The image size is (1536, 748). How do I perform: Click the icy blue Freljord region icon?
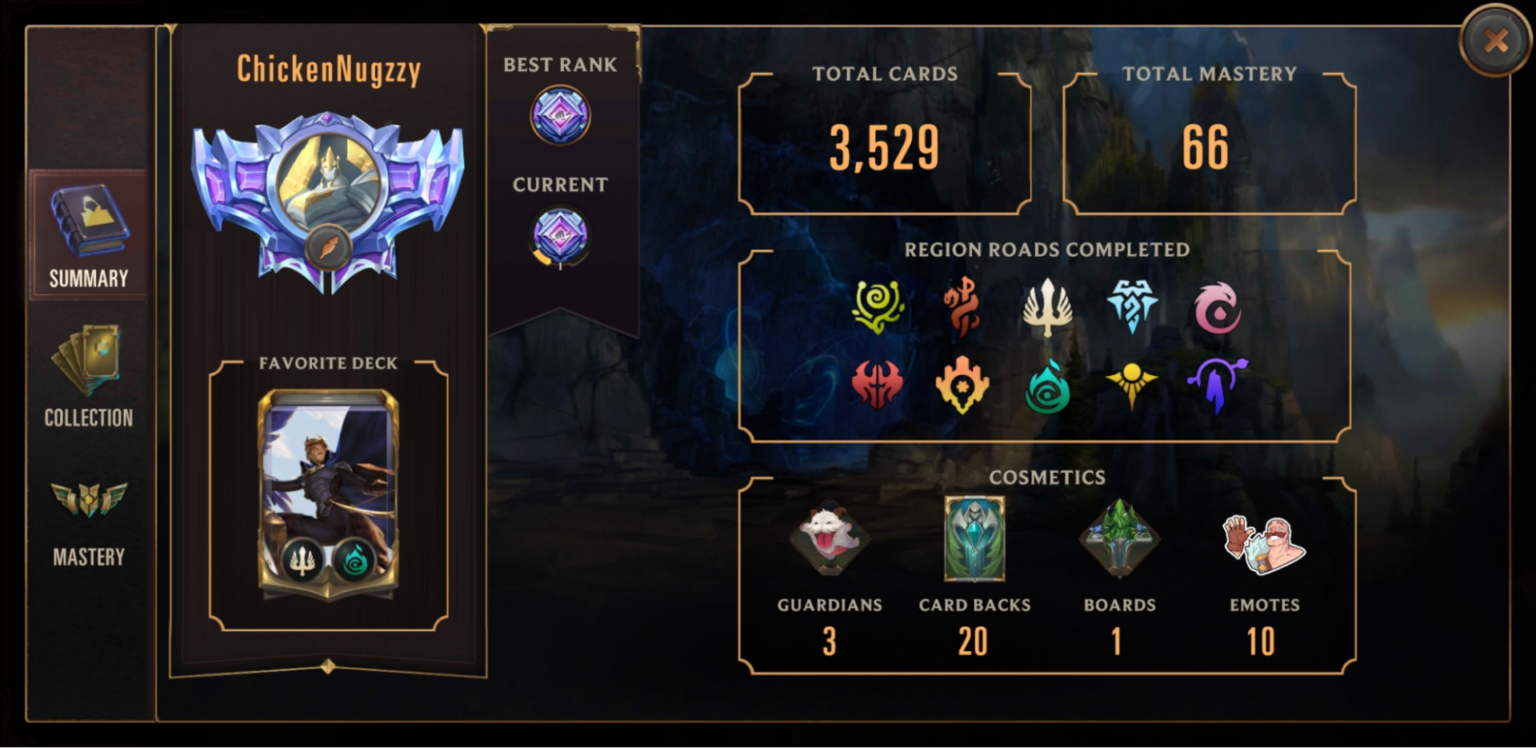click(1132, 305)
